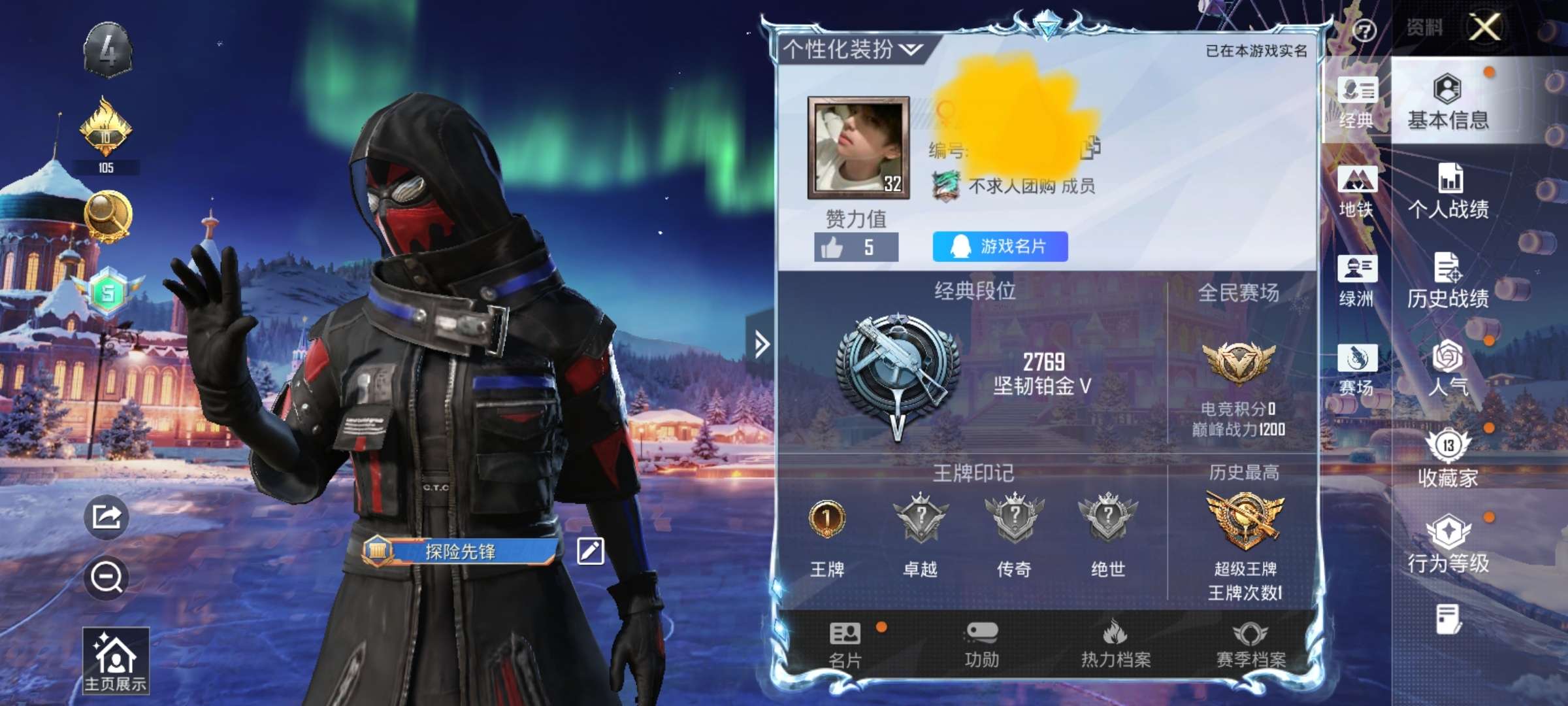Choose the 绿洲 mode tab
The width and height of the screenshot is (1568, 706).
coord(1356,281)
